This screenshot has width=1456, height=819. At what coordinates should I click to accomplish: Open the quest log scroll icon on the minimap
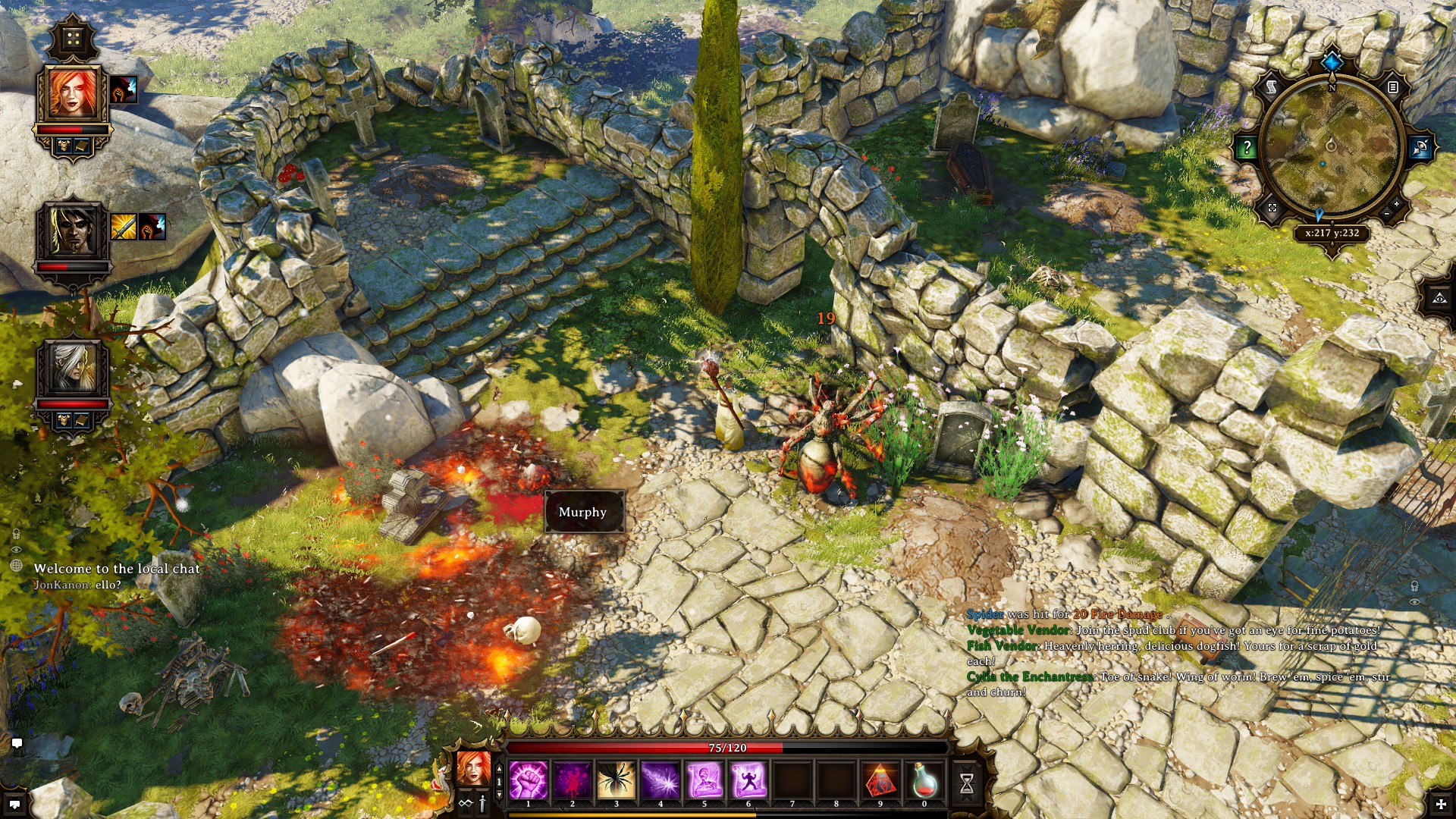tap(1272, 86)
